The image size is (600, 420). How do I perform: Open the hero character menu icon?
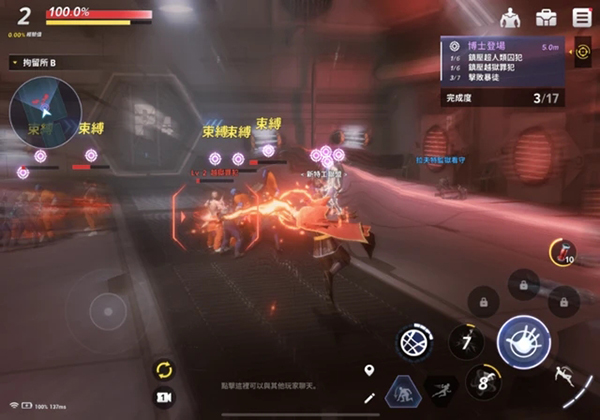click(x=510, y=17)
